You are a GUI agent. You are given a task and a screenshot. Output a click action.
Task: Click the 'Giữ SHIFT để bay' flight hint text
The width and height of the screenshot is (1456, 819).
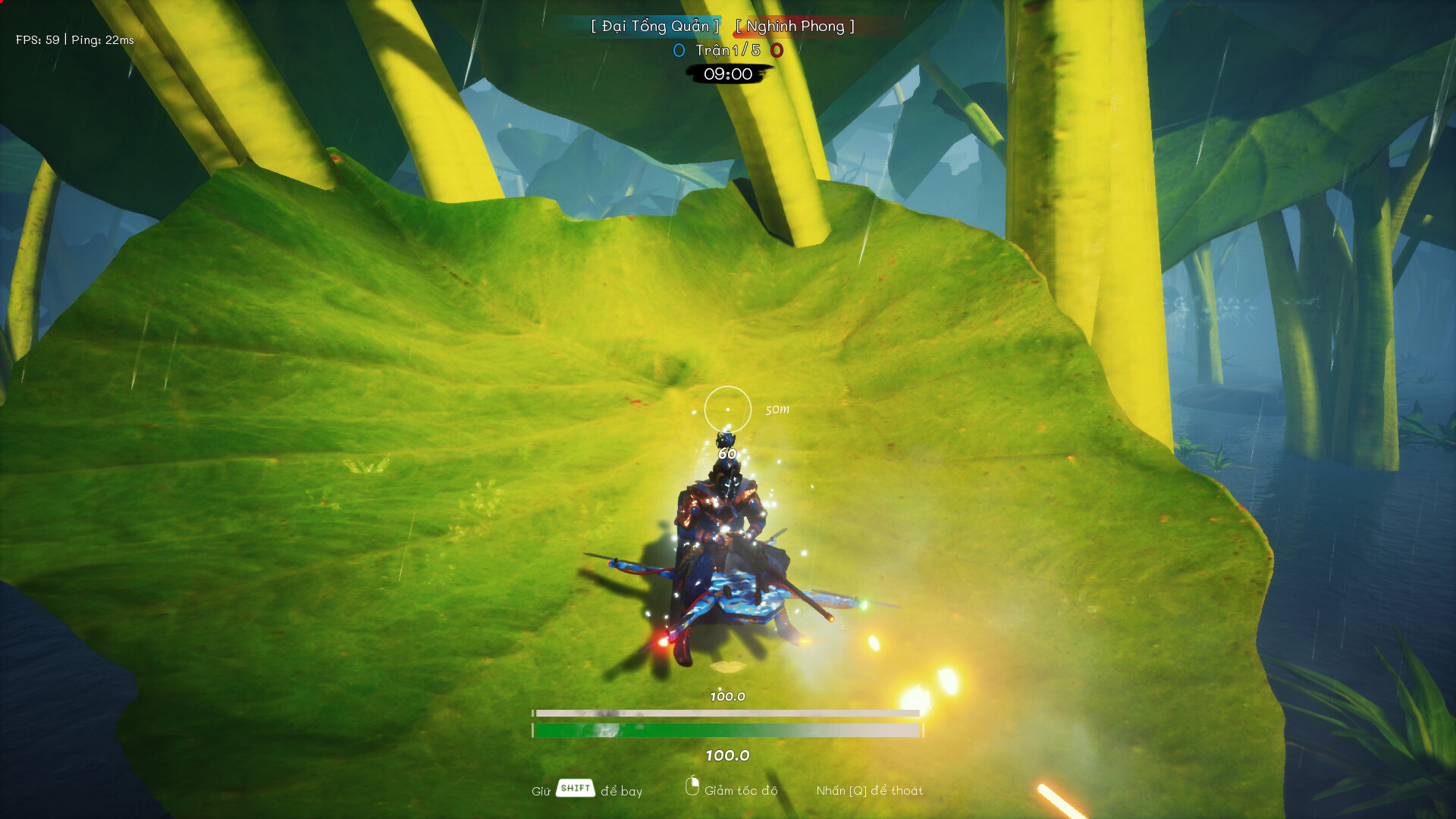coord(588,790)
